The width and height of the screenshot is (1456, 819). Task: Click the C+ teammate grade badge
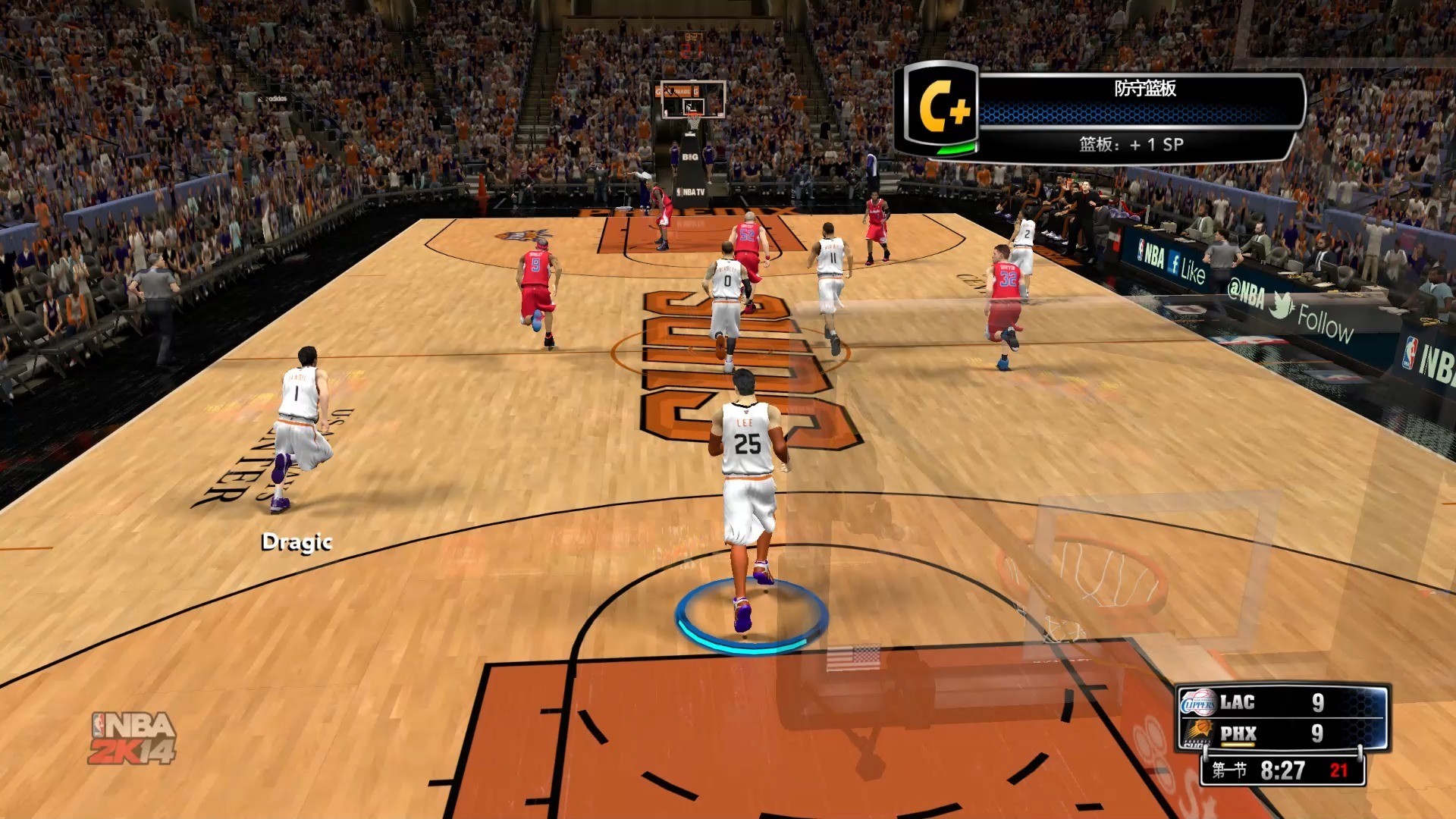940,108
